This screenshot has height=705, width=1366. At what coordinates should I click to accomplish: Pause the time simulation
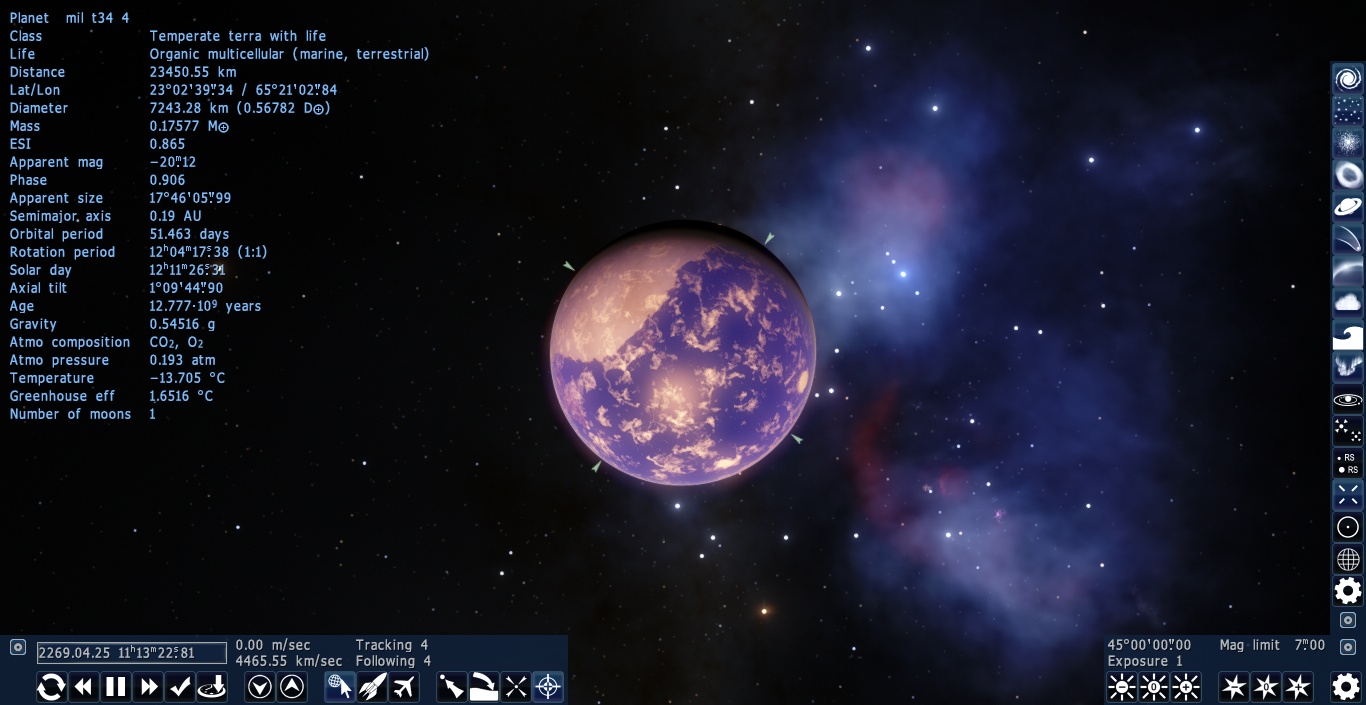click(116, 687)
